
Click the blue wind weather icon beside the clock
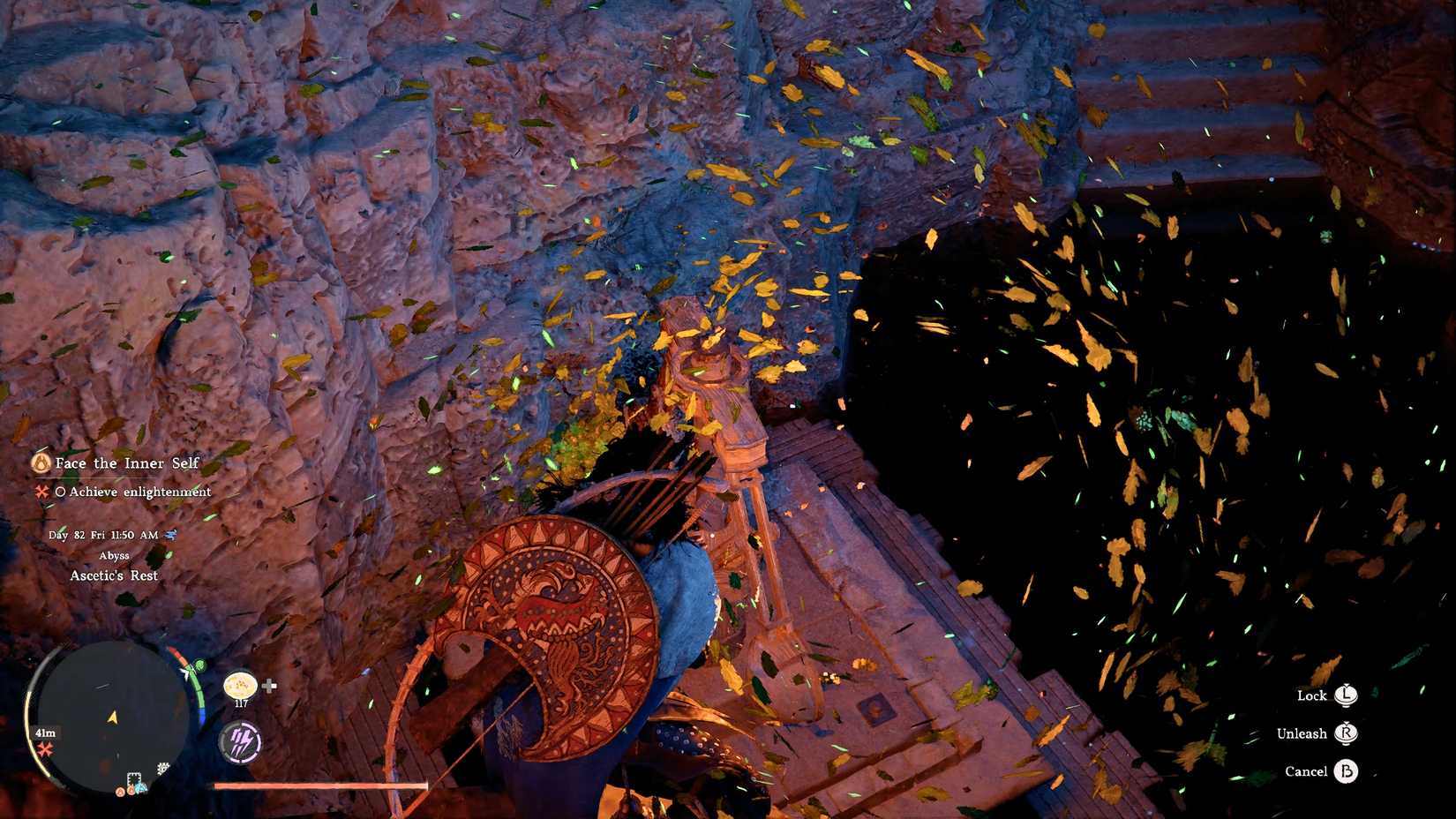pyautogui.click(x=171, y=535)
